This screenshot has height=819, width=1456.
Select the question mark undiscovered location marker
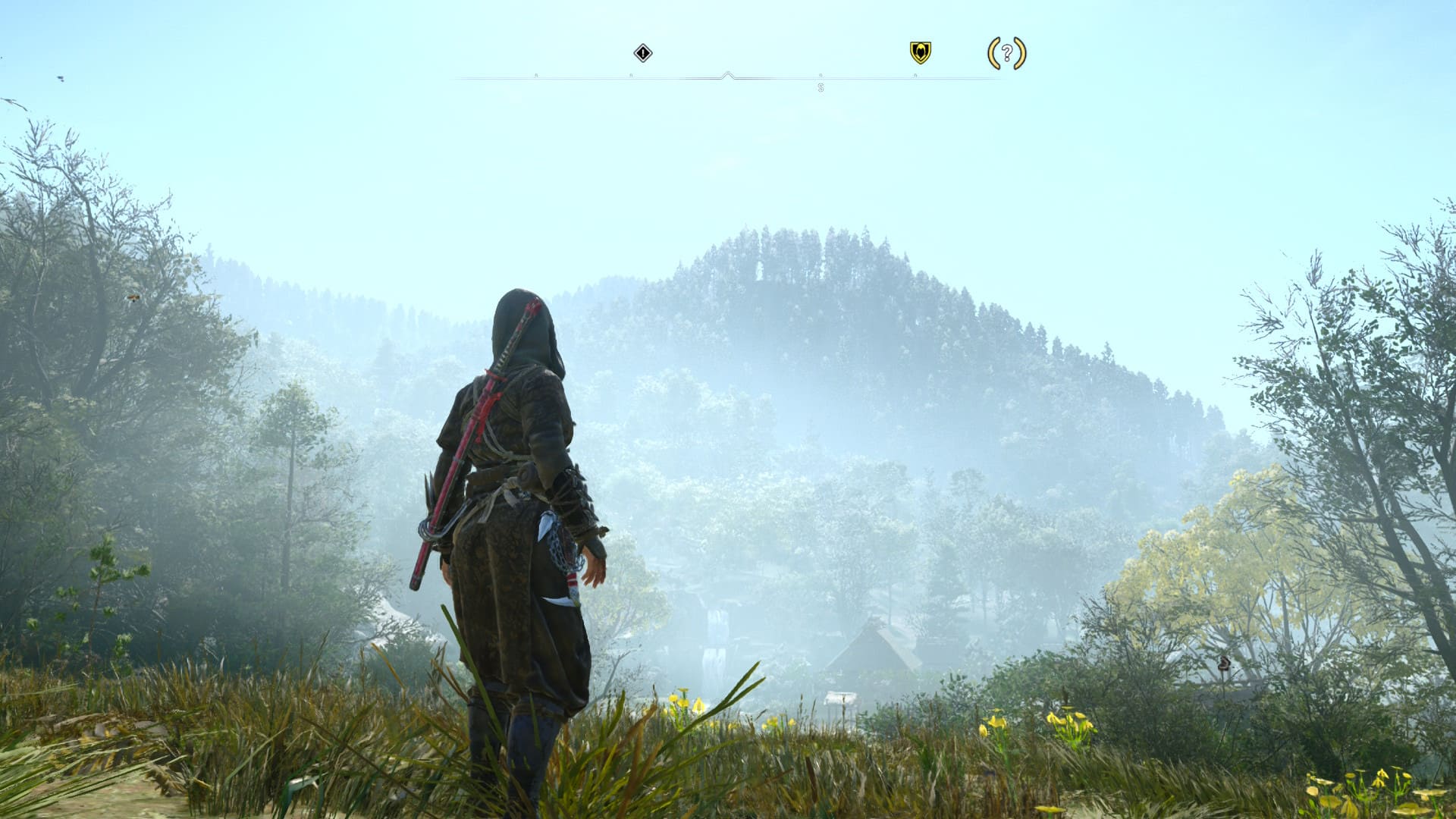(1006, 53)
